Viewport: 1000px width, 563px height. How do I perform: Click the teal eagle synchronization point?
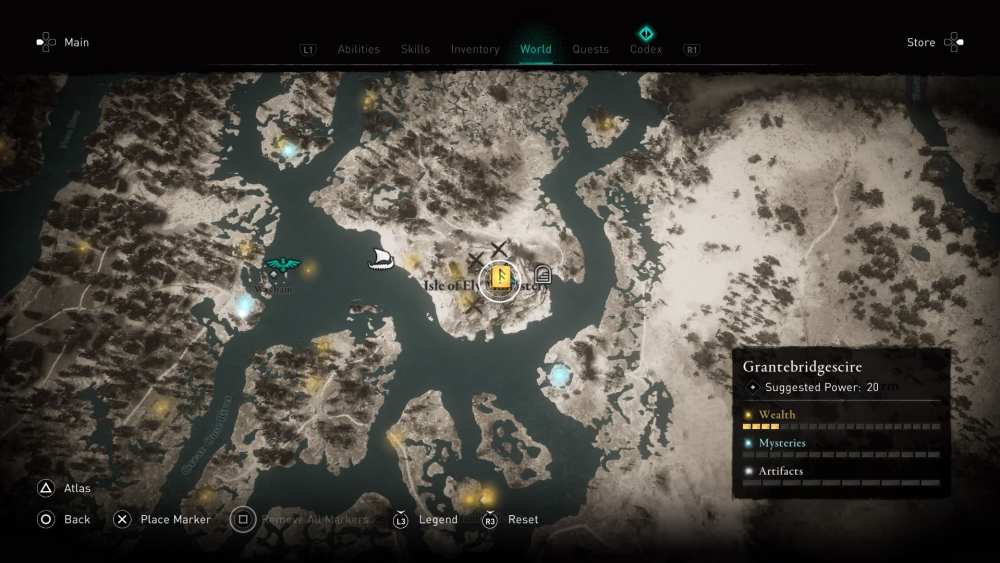(x=283, y=265)
